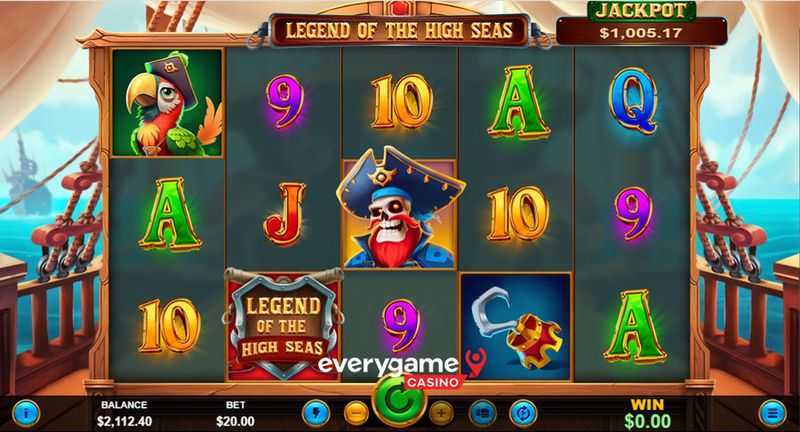Open the autoplay circular arrows button
The width and height of the screenshot is (800, 432).
[x=522, y=411]
